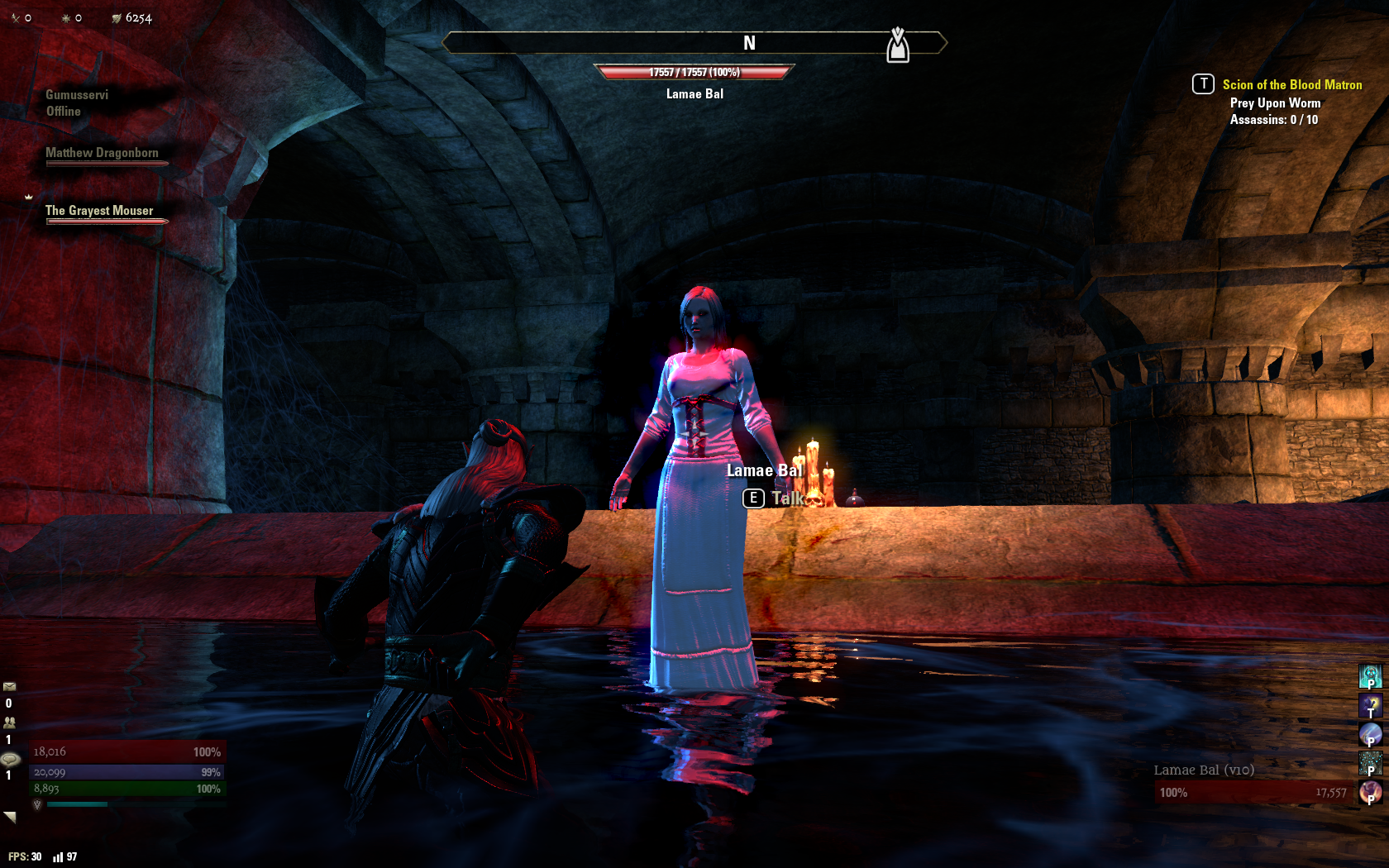Select the Scion of the Blood Matron quest tracker
This screenshot has width=1389, height=868.
pyautogui.click(x=1291, y=84)
